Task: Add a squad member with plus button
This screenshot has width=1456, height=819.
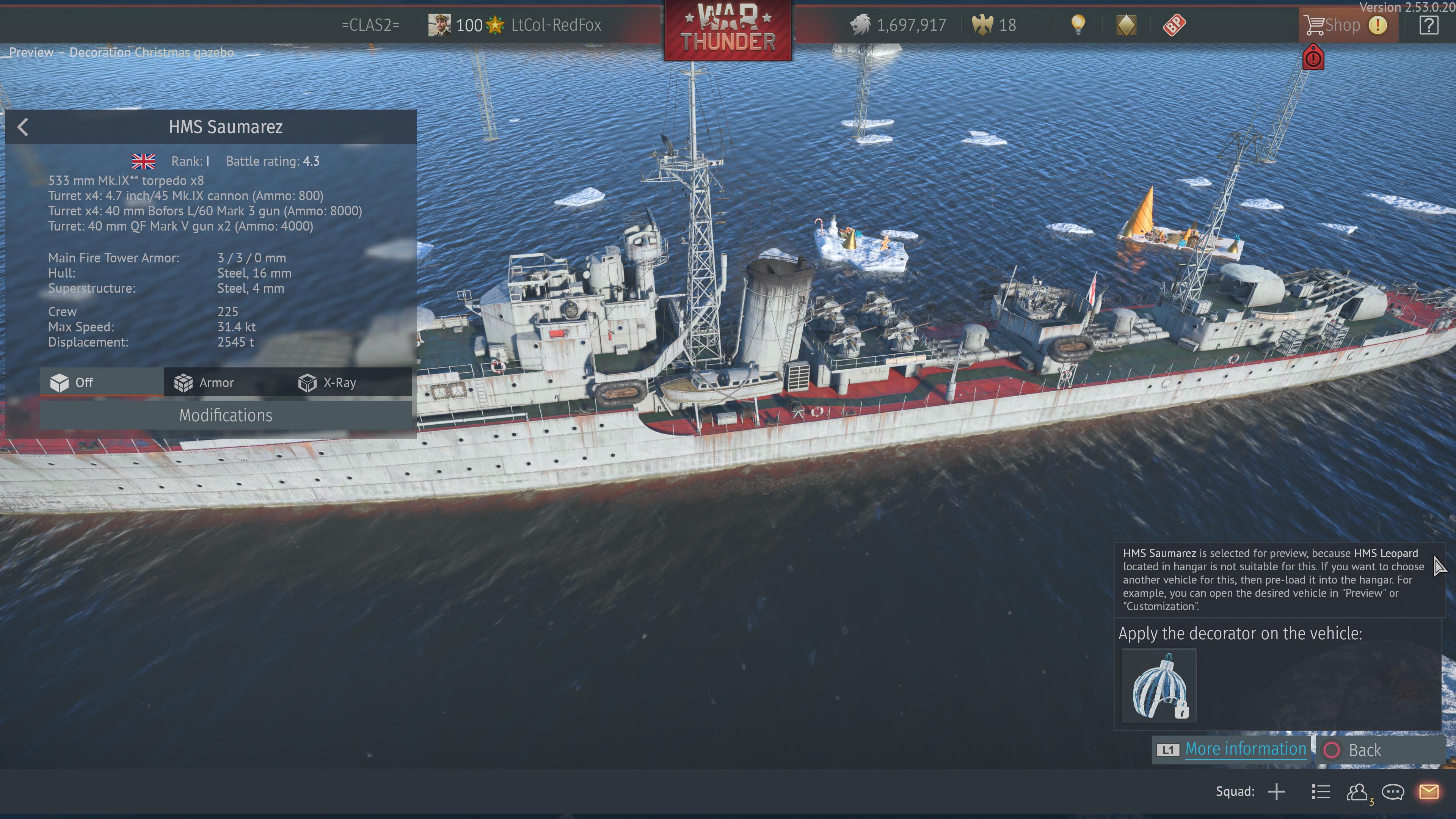Action: click(1276, 792)
